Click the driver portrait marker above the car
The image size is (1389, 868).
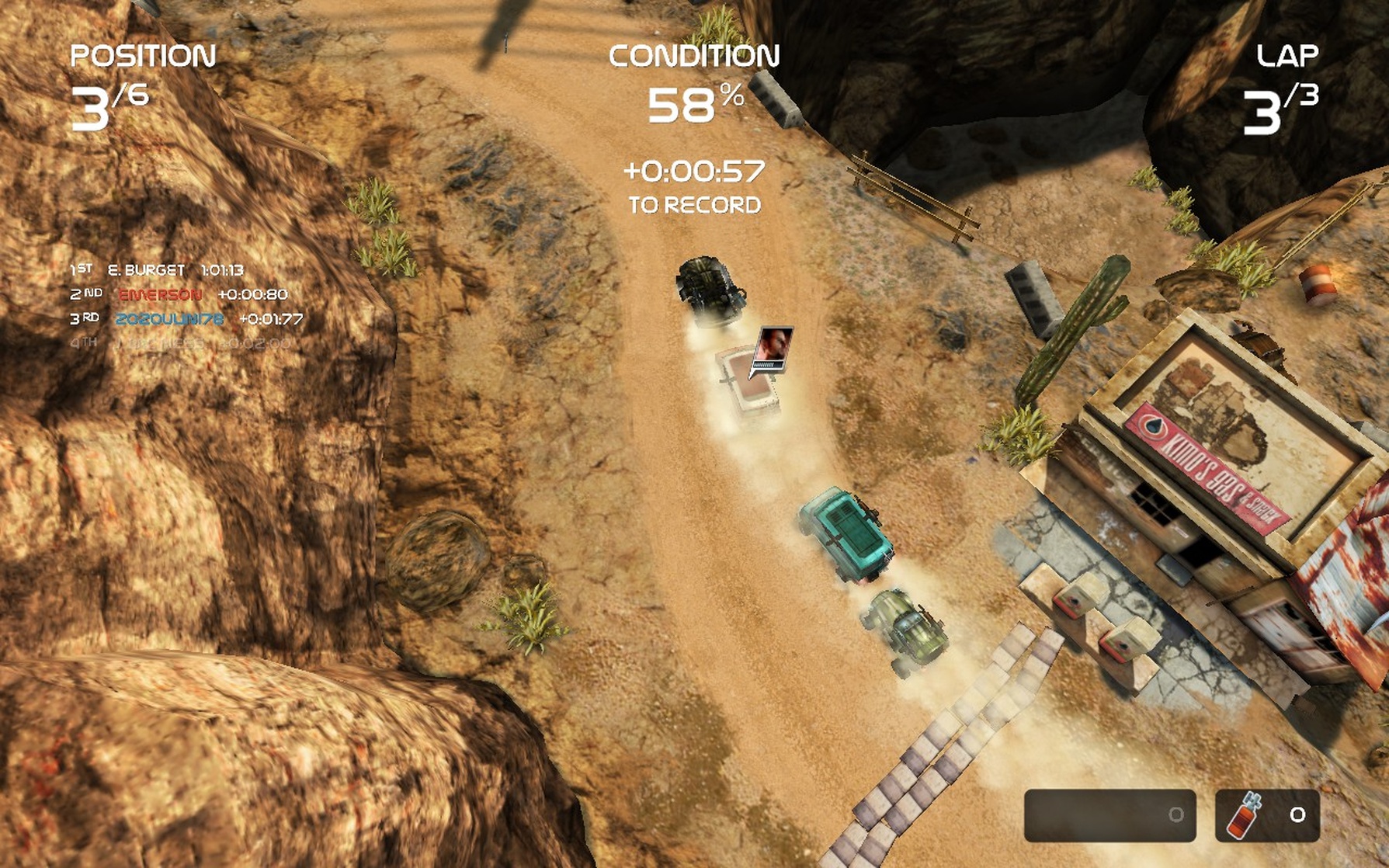tap(773, 349)
